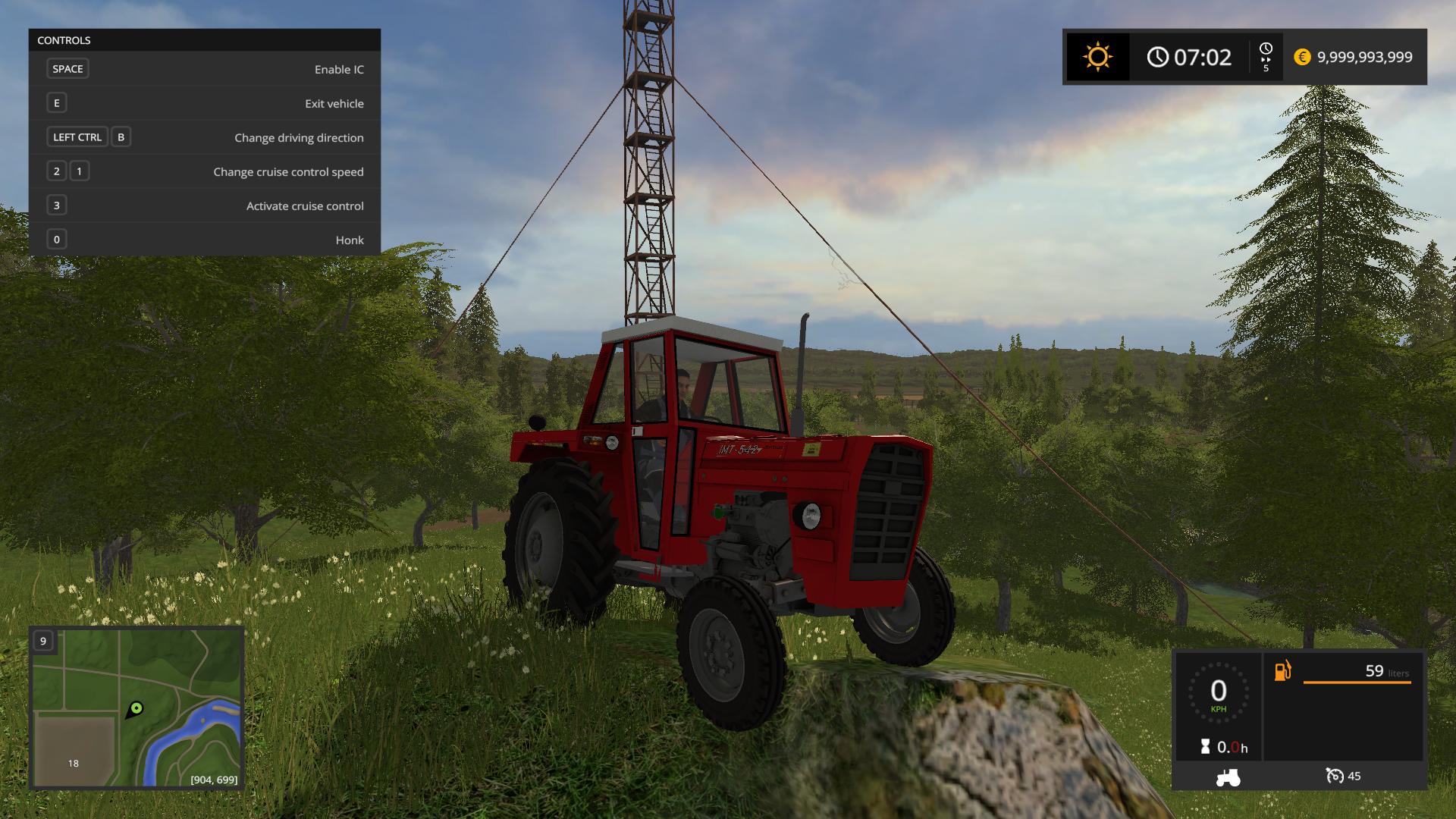Viewport: 1456px width, 819px height.
Task: Click the sunny weather icon
Action: click(x=1097, y=57)
